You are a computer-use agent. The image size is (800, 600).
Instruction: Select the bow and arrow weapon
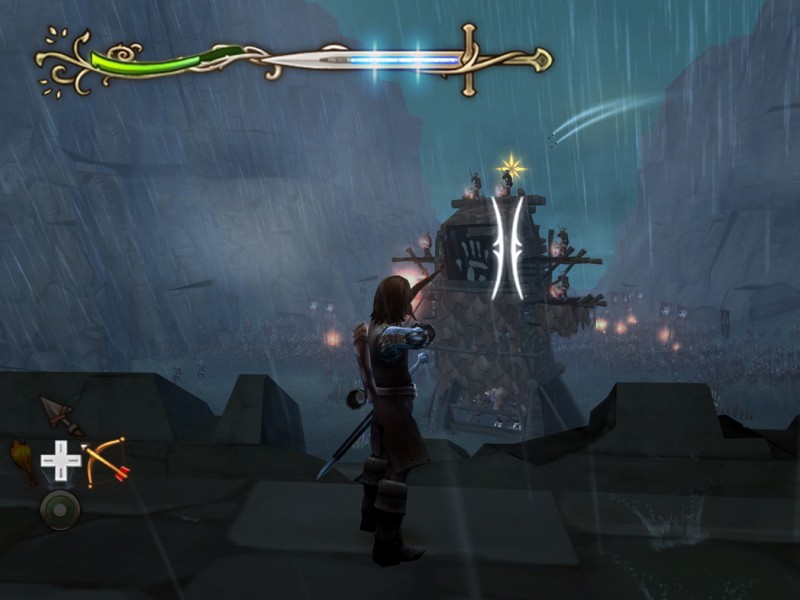coord(105,460)
